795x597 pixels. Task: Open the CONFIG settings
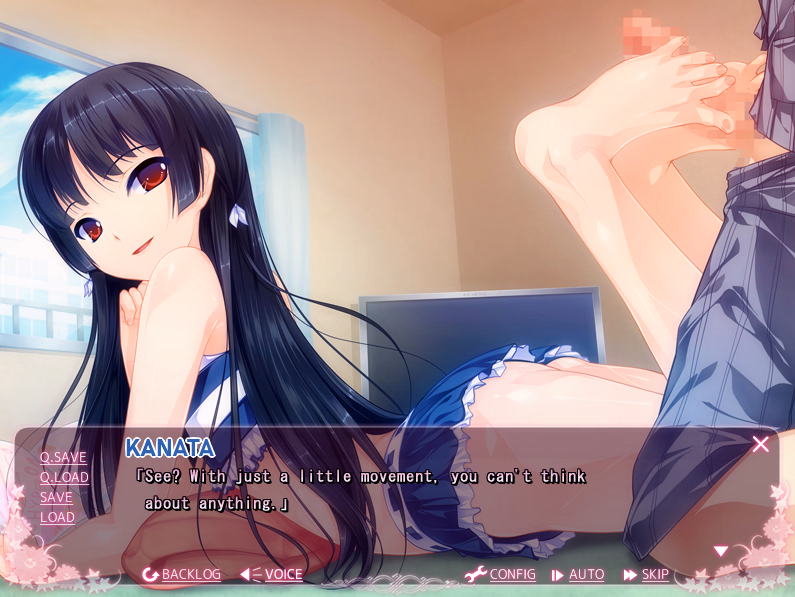(501, 574)
